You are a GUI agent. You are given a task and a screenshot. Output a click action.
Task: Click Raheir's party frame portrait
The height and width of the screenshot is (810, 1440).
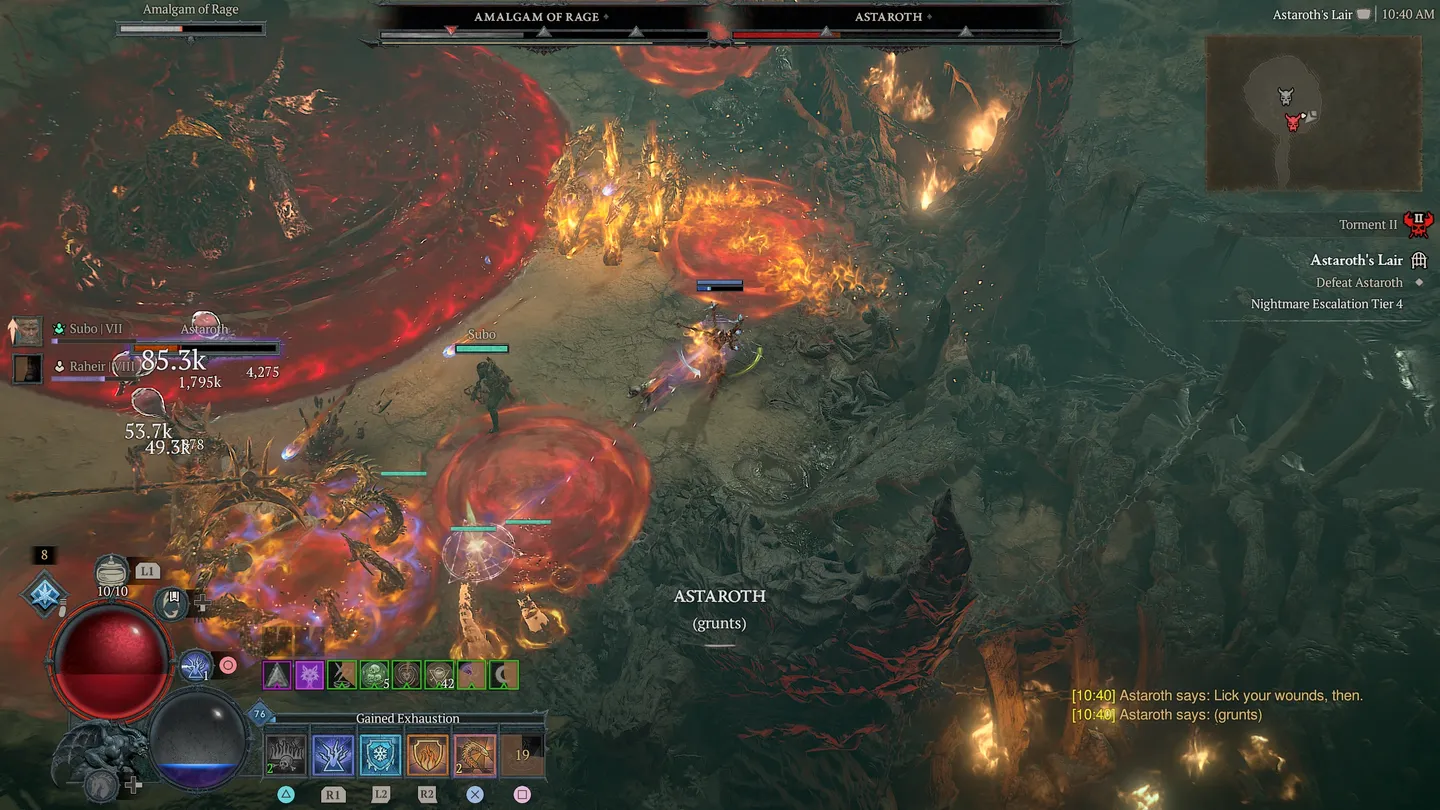tap(26, 368)
